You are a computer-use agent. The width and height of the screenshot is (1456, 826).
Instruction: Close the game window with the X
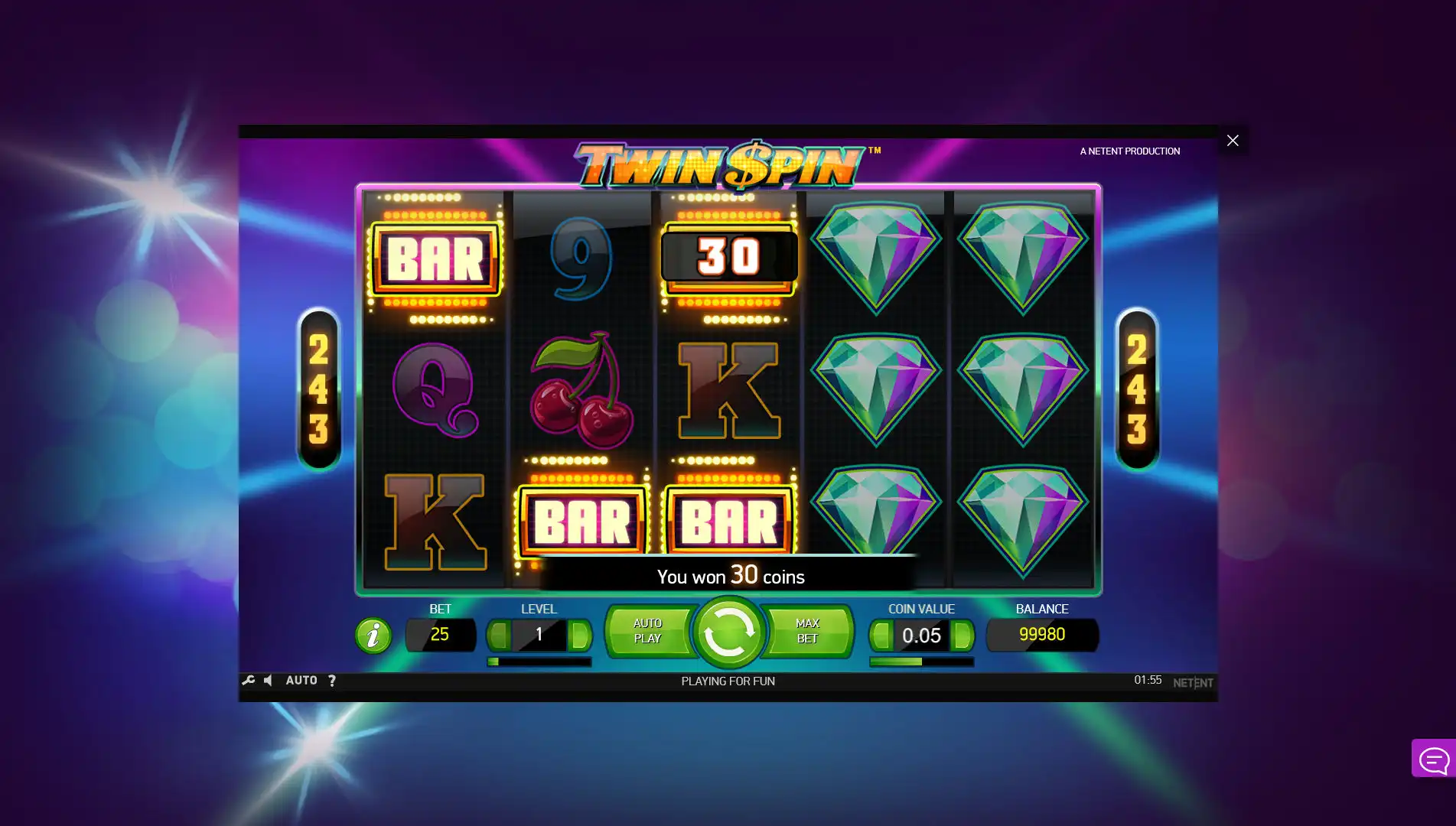click(1233, 141)
